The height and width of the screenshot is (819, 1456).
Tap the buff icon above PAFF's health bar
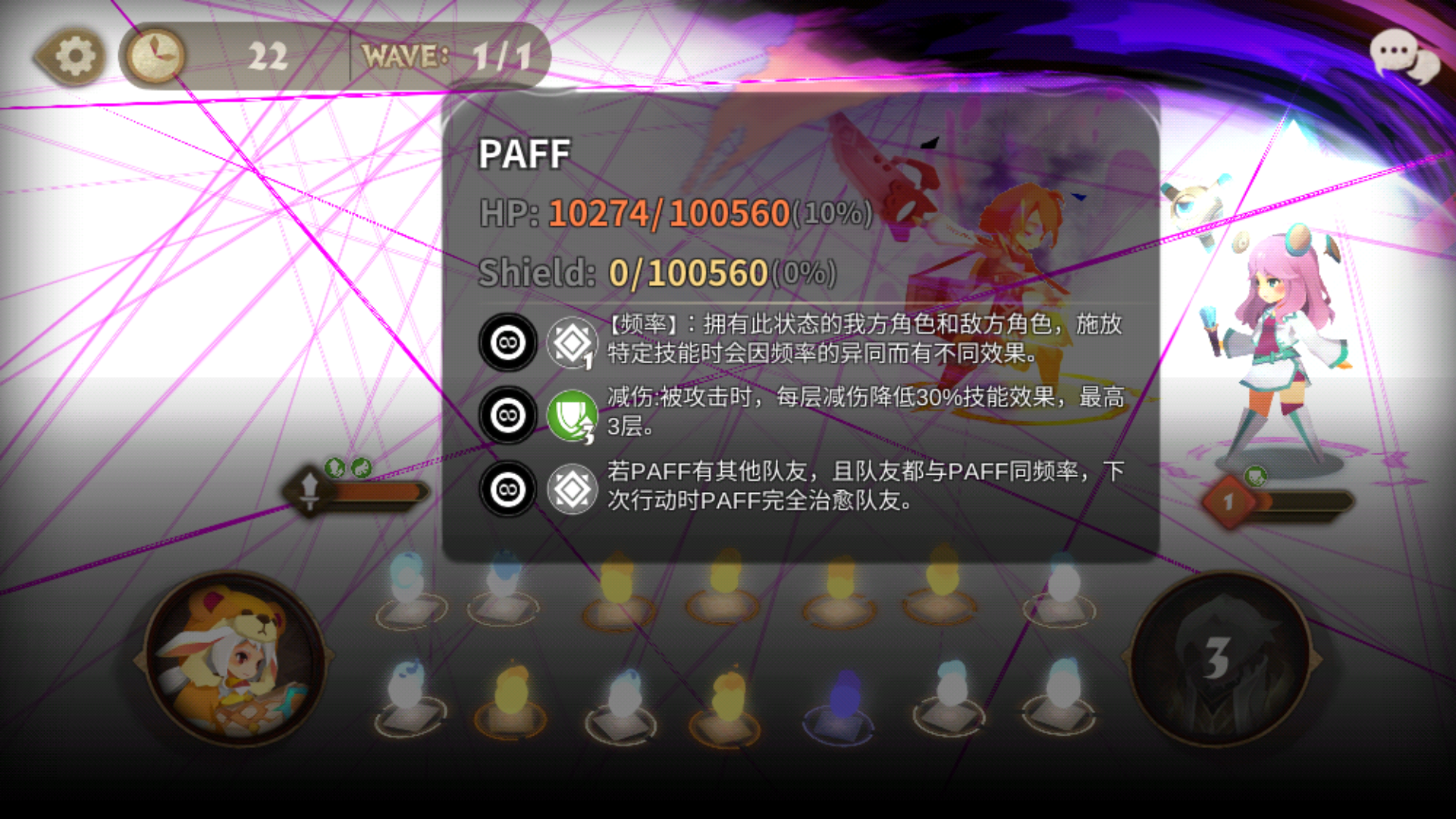coord(336,469)
